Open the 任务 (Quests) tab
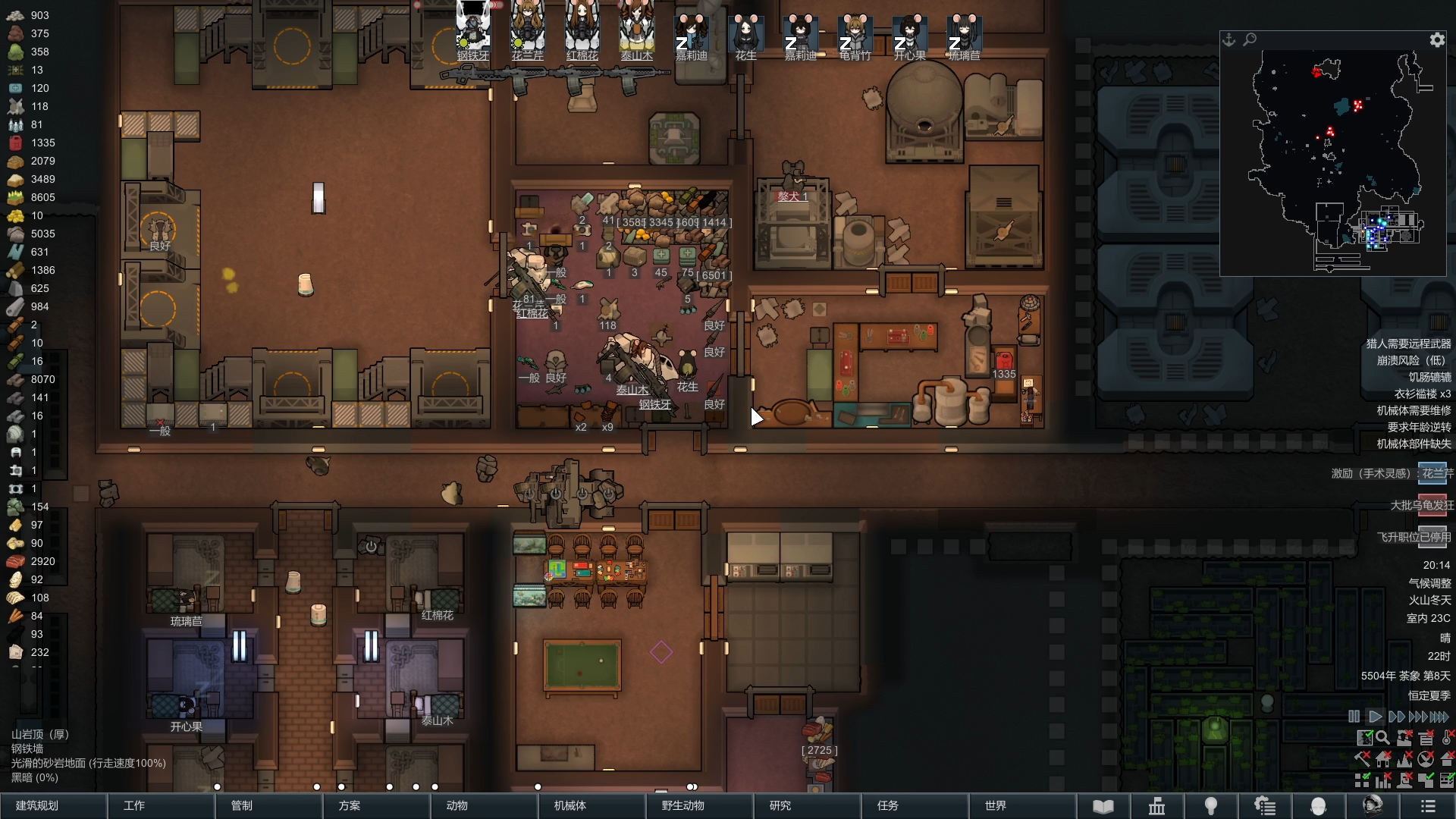 click(915, 805)
